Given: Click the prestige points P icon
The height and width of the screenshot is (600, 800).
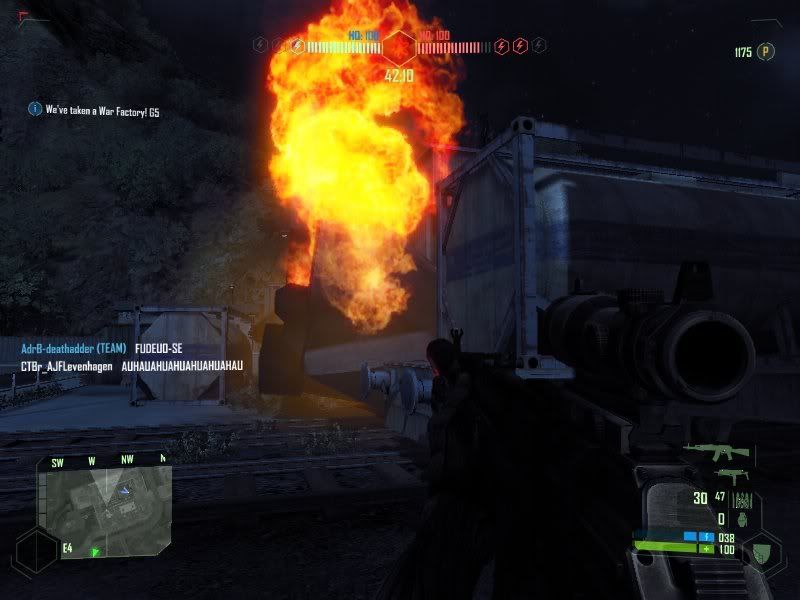Looking at the screenshot, I should point(767,52).
